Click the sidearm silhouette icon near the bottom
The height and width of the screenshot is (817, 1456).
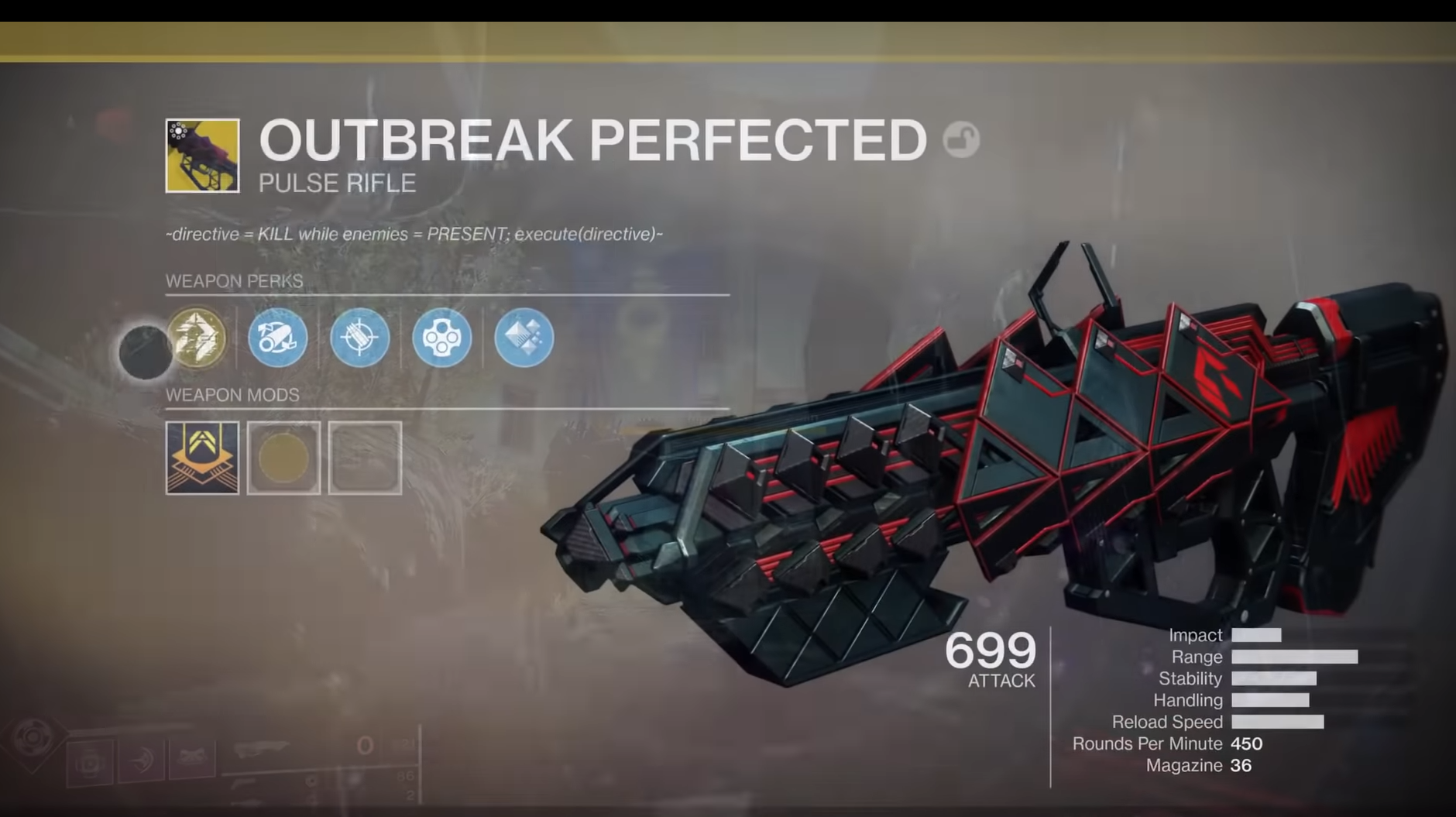(x=244, y=784)
